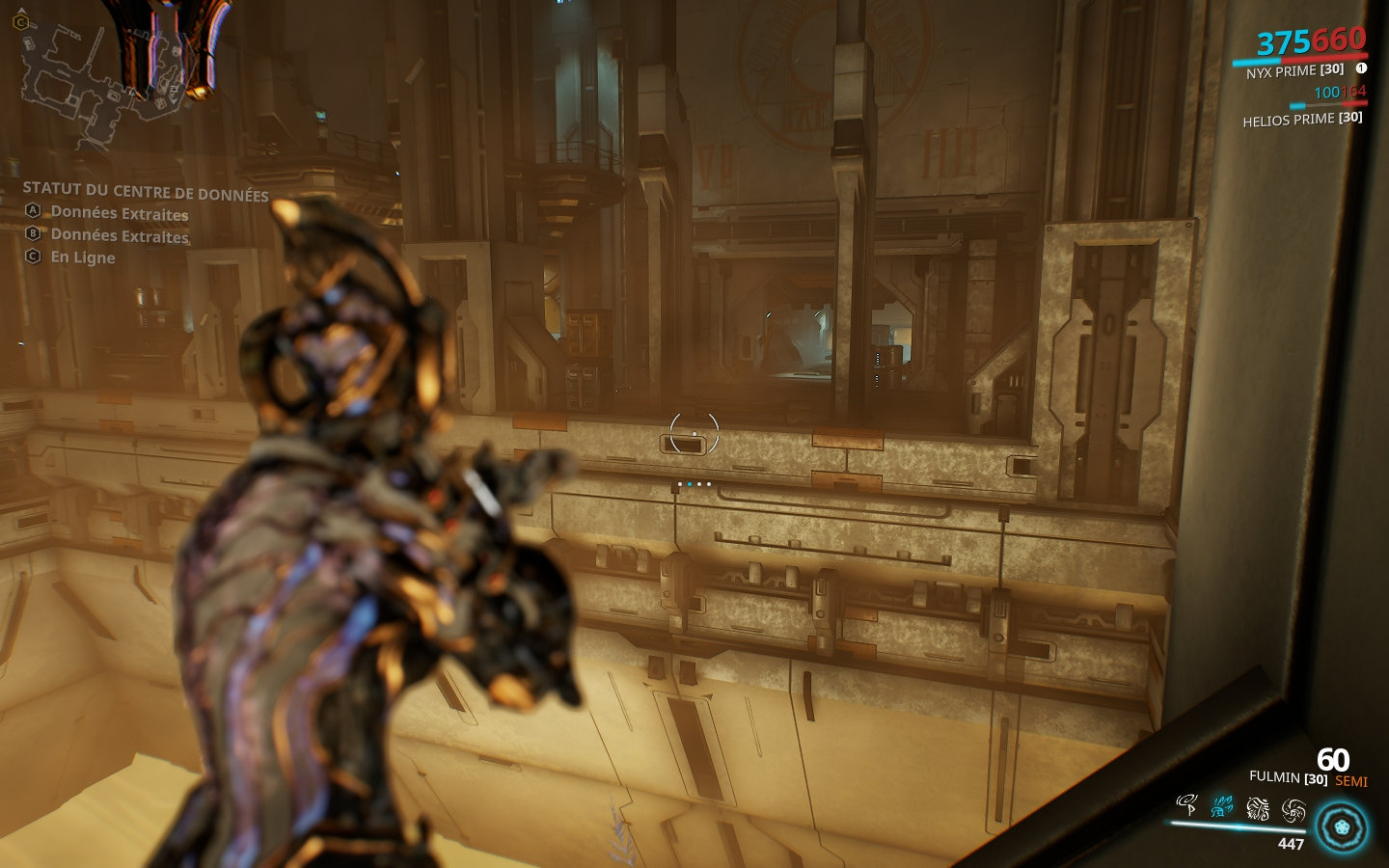Select the Nyx Prime name entry
The width and height of the screenshot is (1389, 868).
pos(1295,68)
